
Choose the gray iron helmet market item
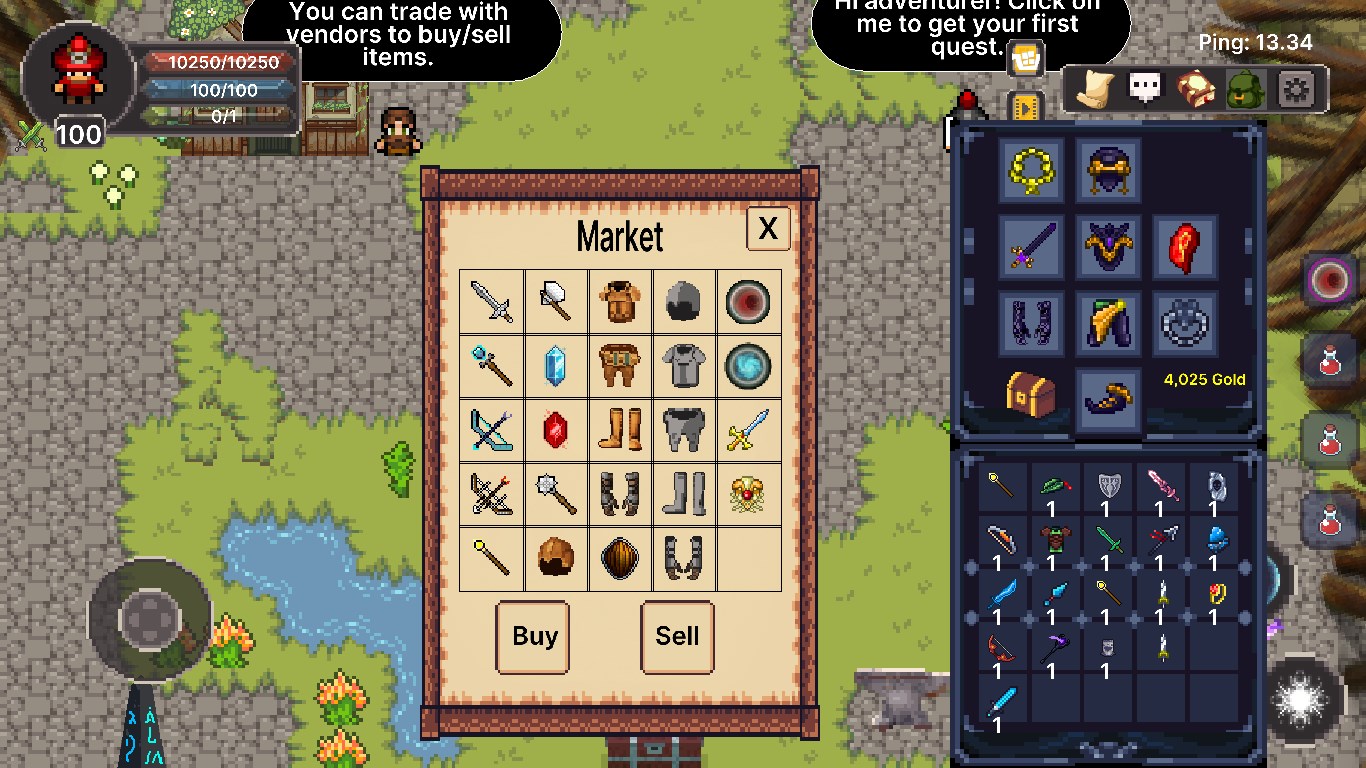point(684,301)
